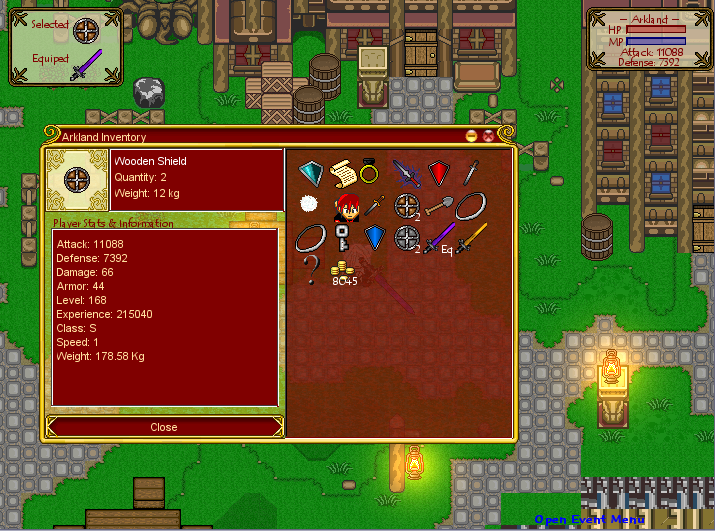Choose the blue shield item
This screenshot has height=531, width=715.
(374, 237)
